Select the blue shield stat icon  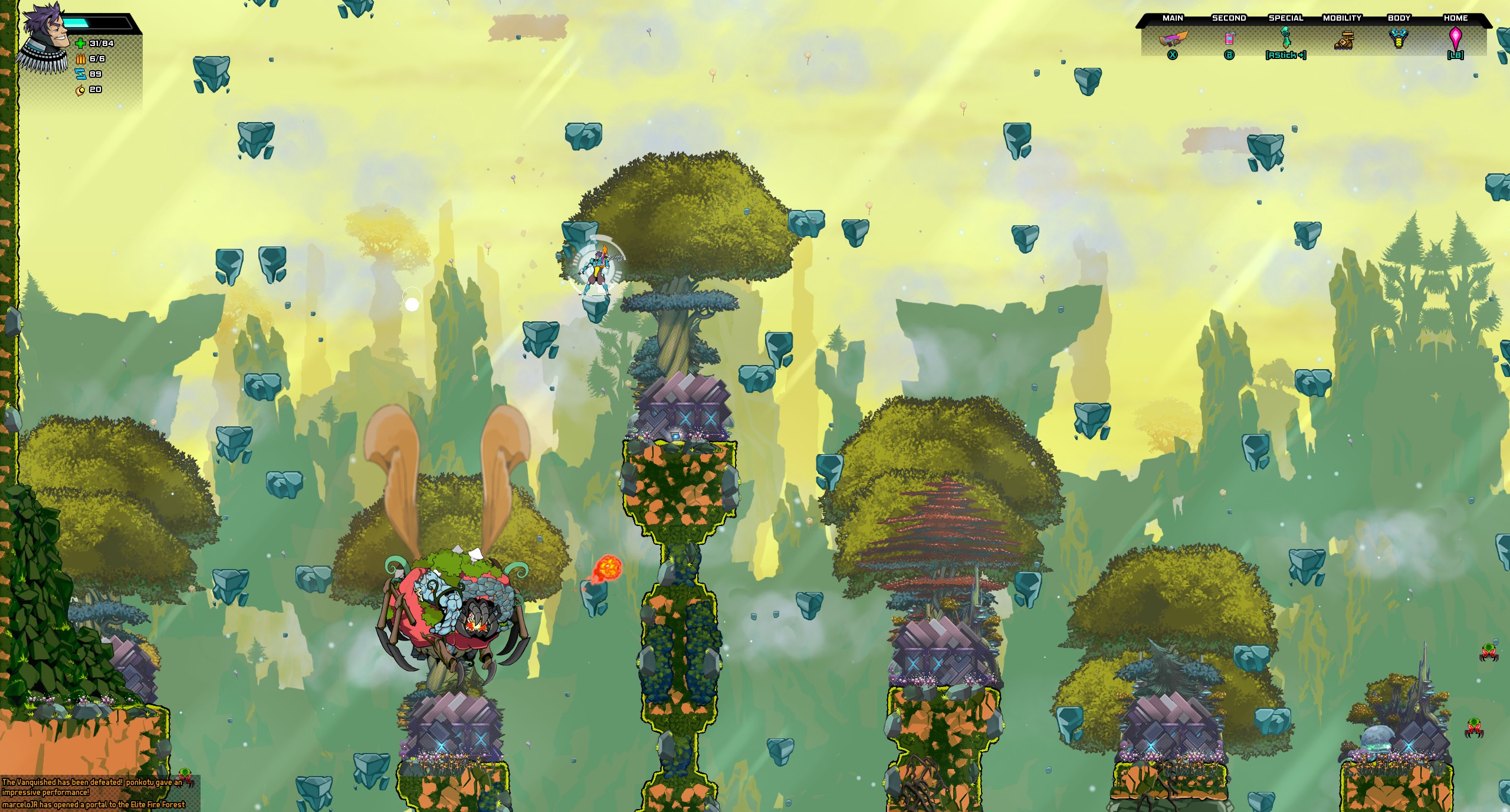[x=81, y=75]
